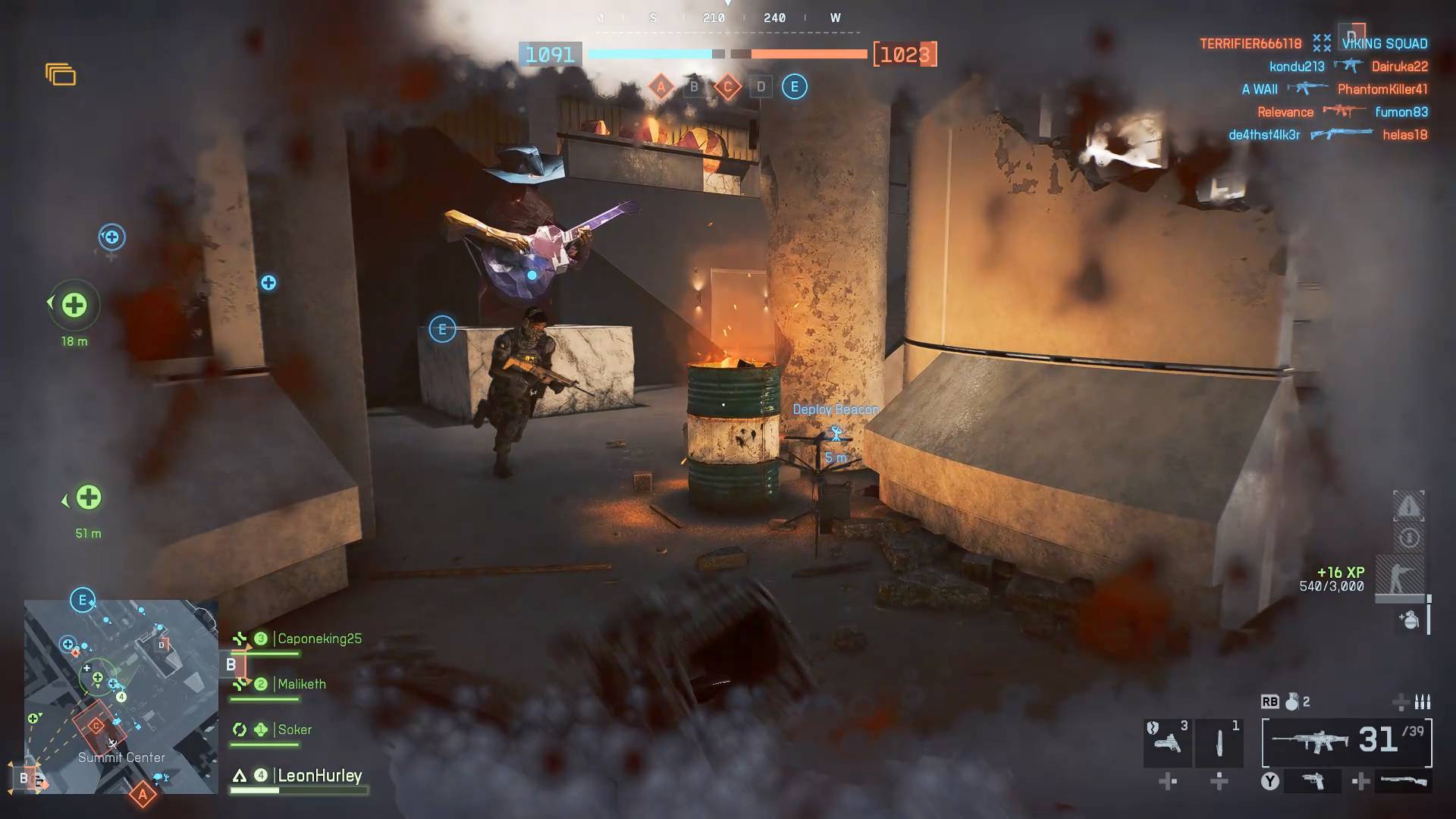1456x819 pixels.
Task: Select the B objective tab in the top row
Action: [693, 86]
